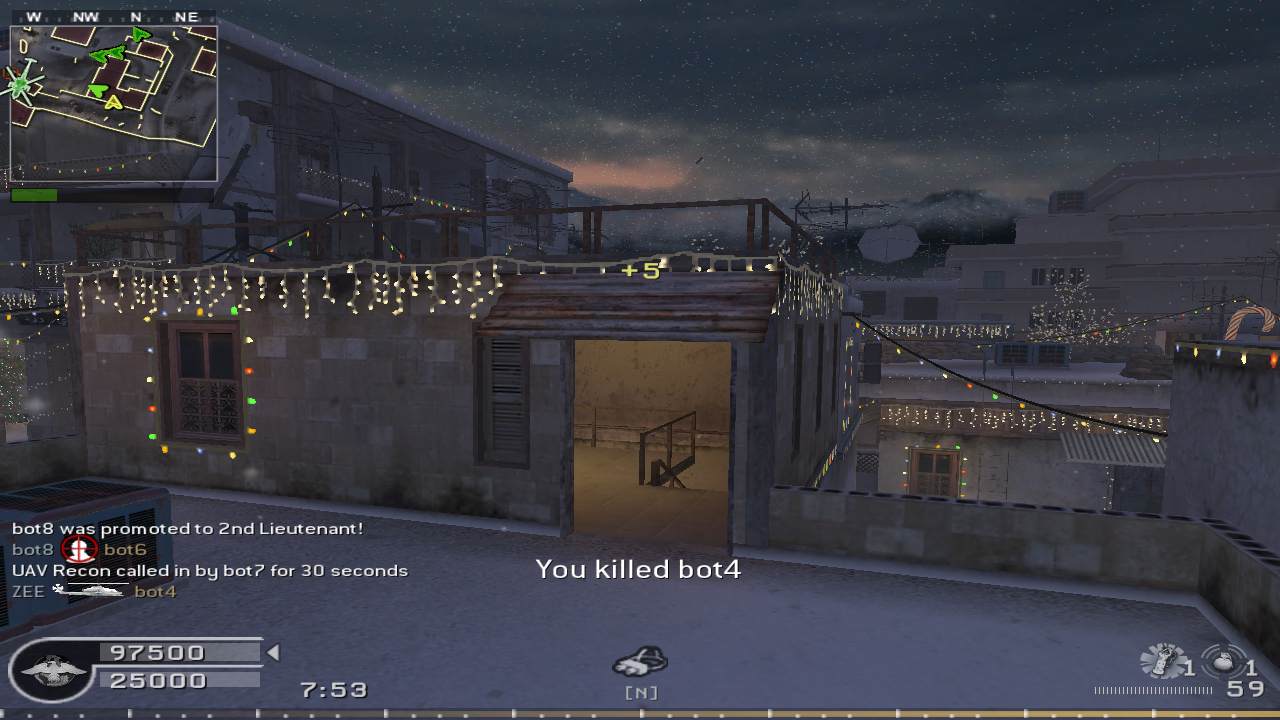The height and width of the screenshot is (720, 1280).
Task: Click the headshot icon in the kill feed
Action: (x=79, y=549)
